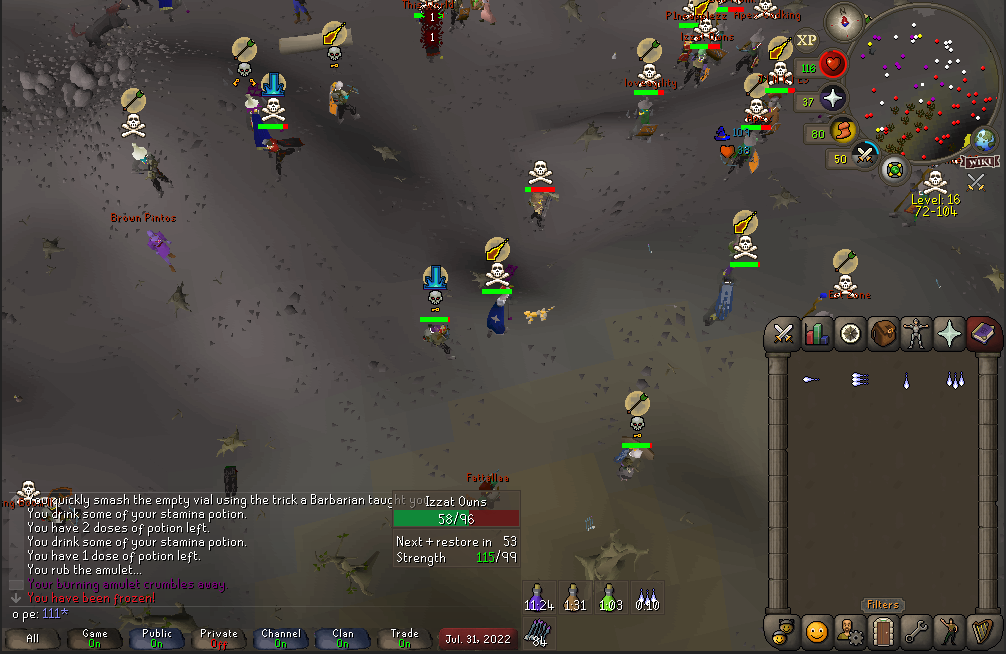Open the Worn Equipment tab

click(x=916, y=334)
